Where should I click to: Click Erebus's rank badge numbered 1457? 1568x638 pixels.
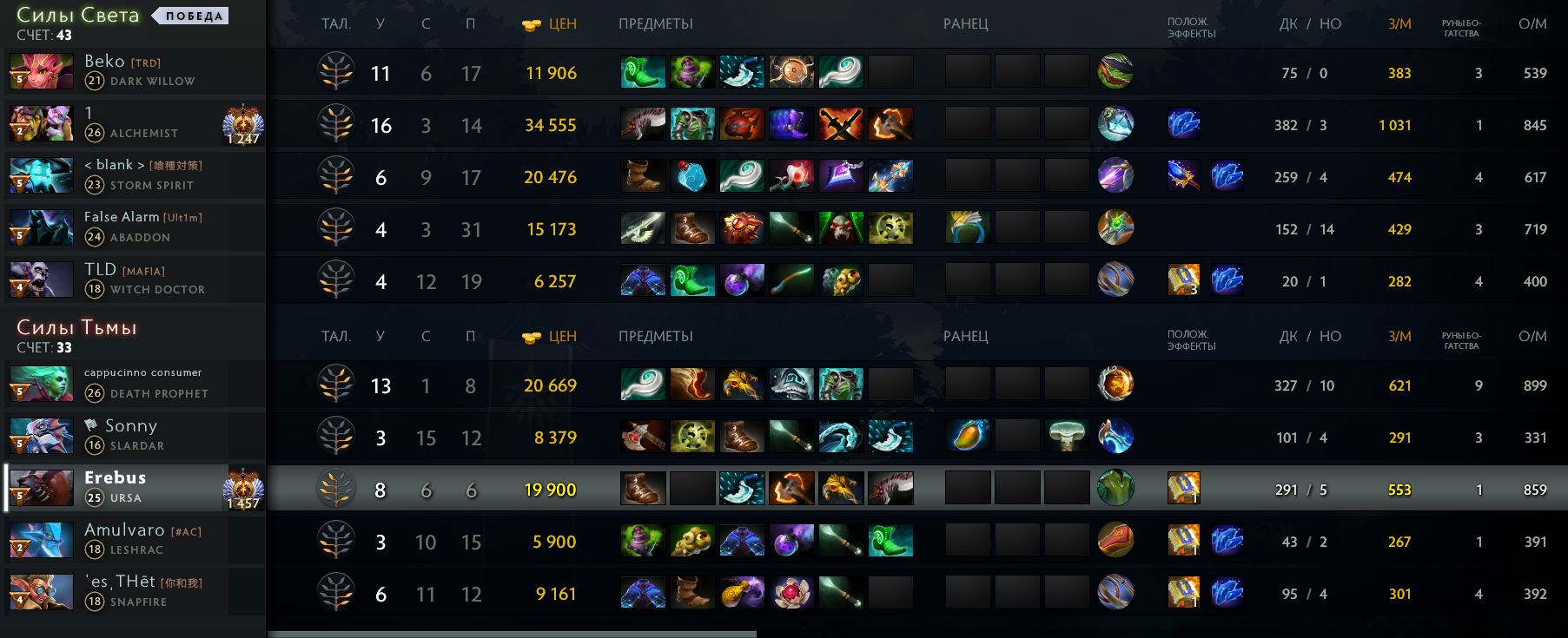243,490
